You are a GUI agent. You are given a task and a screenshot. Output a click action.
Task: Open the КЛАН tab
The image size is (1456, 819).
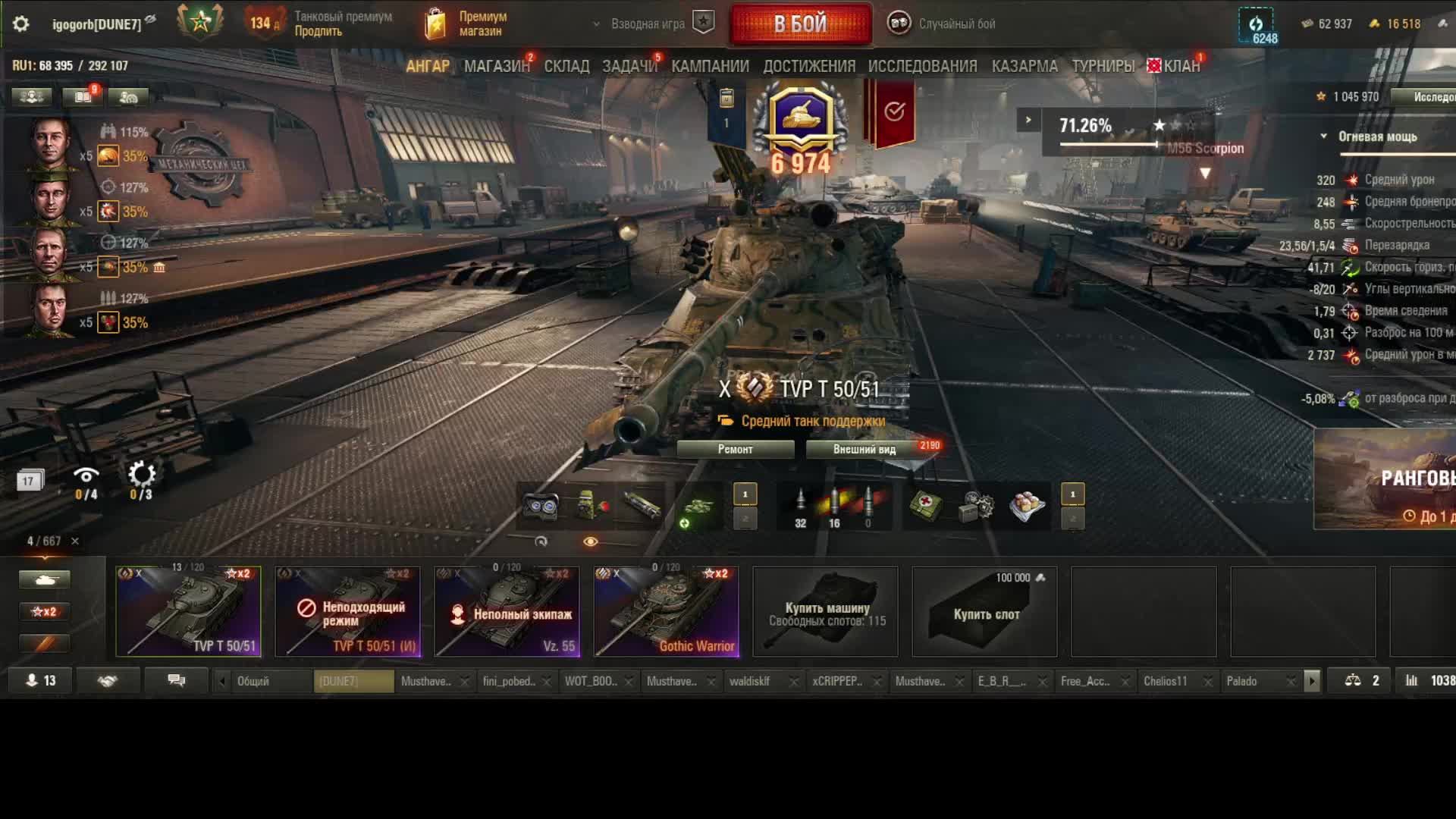point(1181,67)
